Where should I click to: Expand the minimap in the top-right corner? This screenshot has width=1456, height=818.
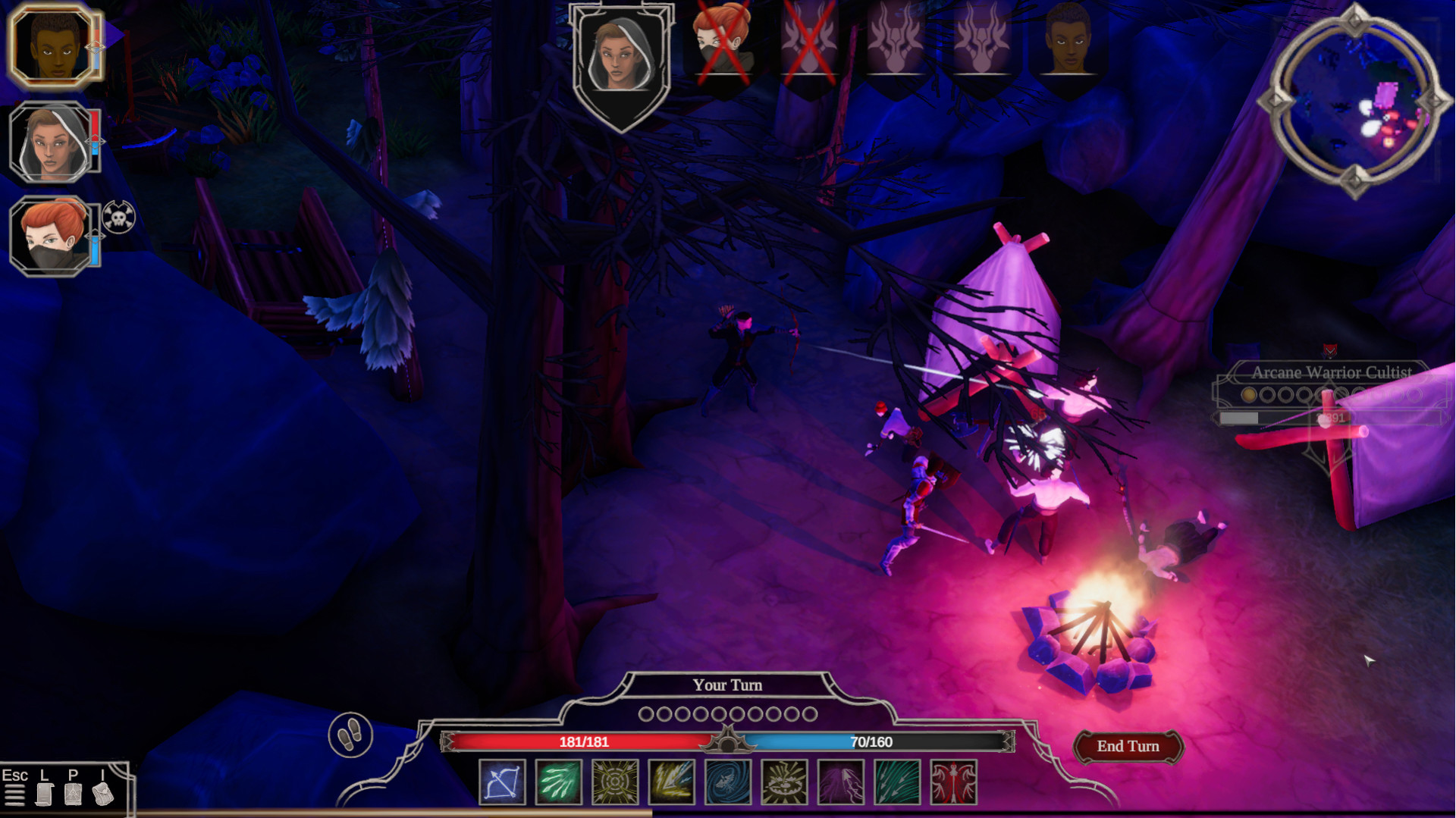coord(1357,95)
